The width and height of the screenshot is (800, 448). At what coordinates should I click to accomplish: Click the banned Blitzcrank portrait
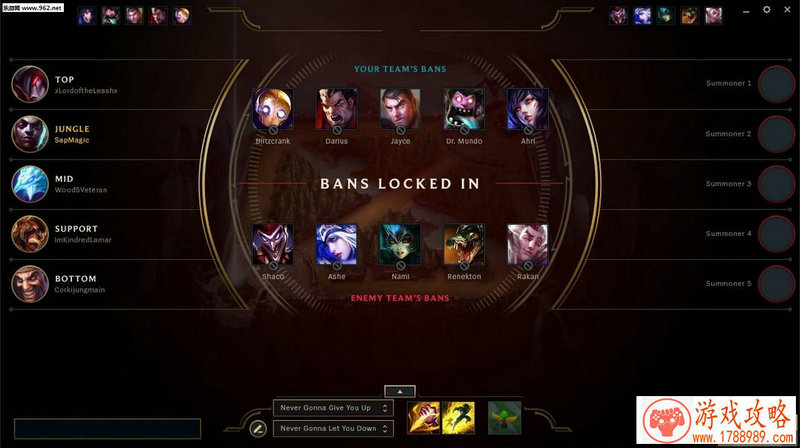(x=273, y=108)
